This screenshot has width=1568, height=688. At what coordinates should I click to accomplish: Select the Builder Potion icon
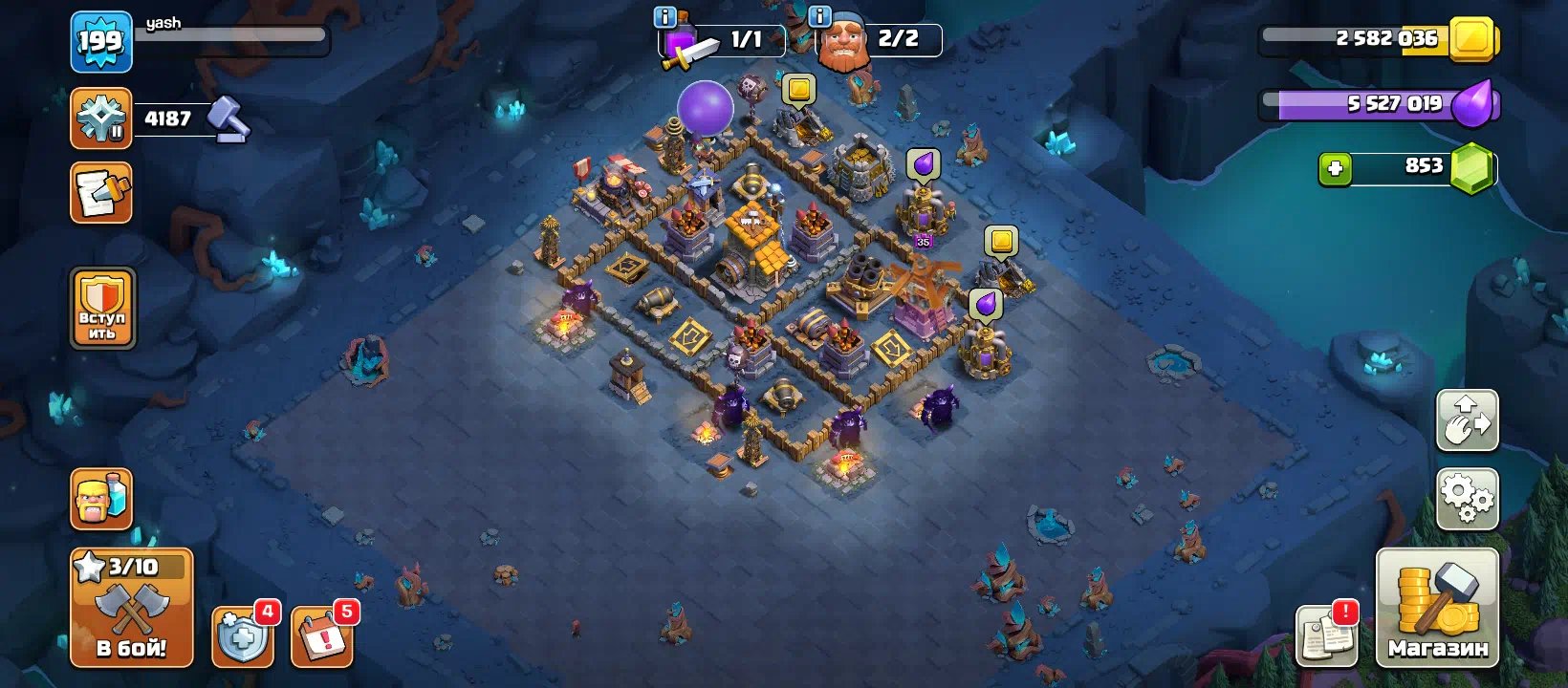[x=101, y=498]
